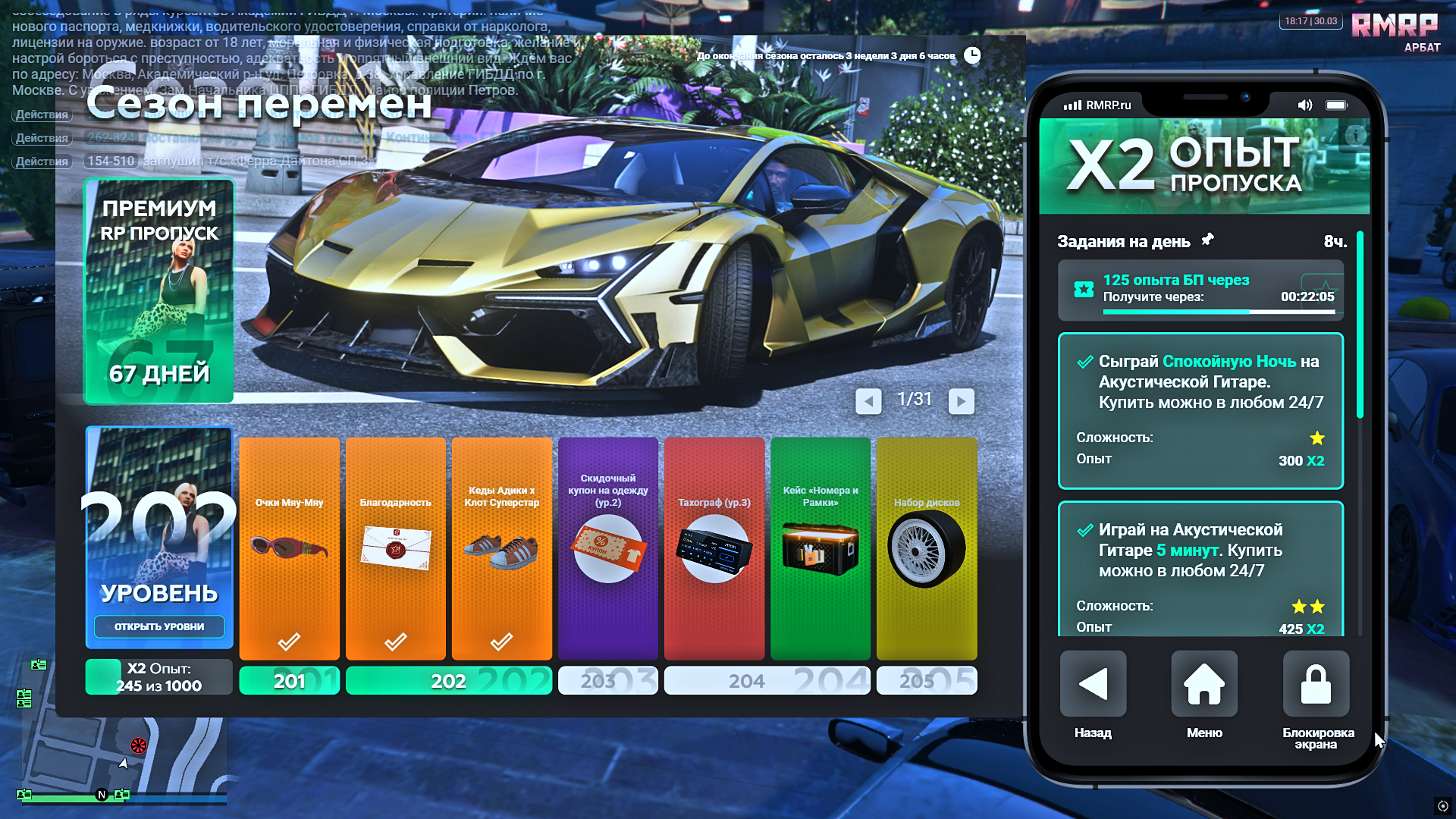
Task: Select the Набор дисков wheel reward
Action: (x=926, y=548)
